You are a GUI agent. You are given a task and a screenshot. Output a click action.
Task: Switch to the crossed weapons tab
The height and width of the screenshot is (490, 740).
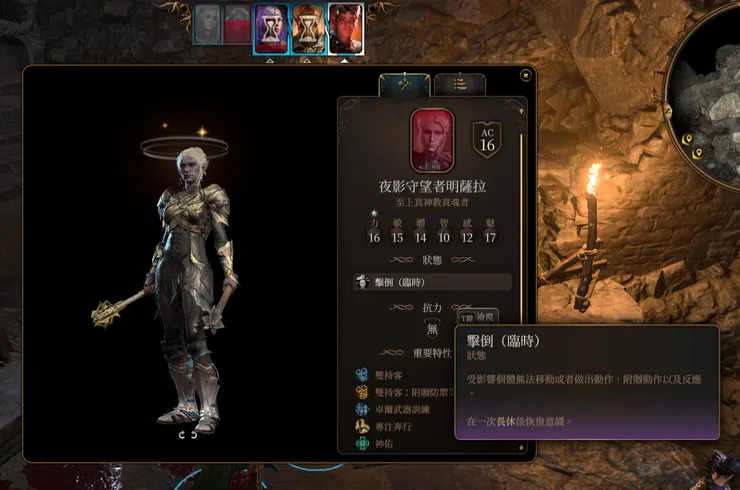[x=397, y=85]
